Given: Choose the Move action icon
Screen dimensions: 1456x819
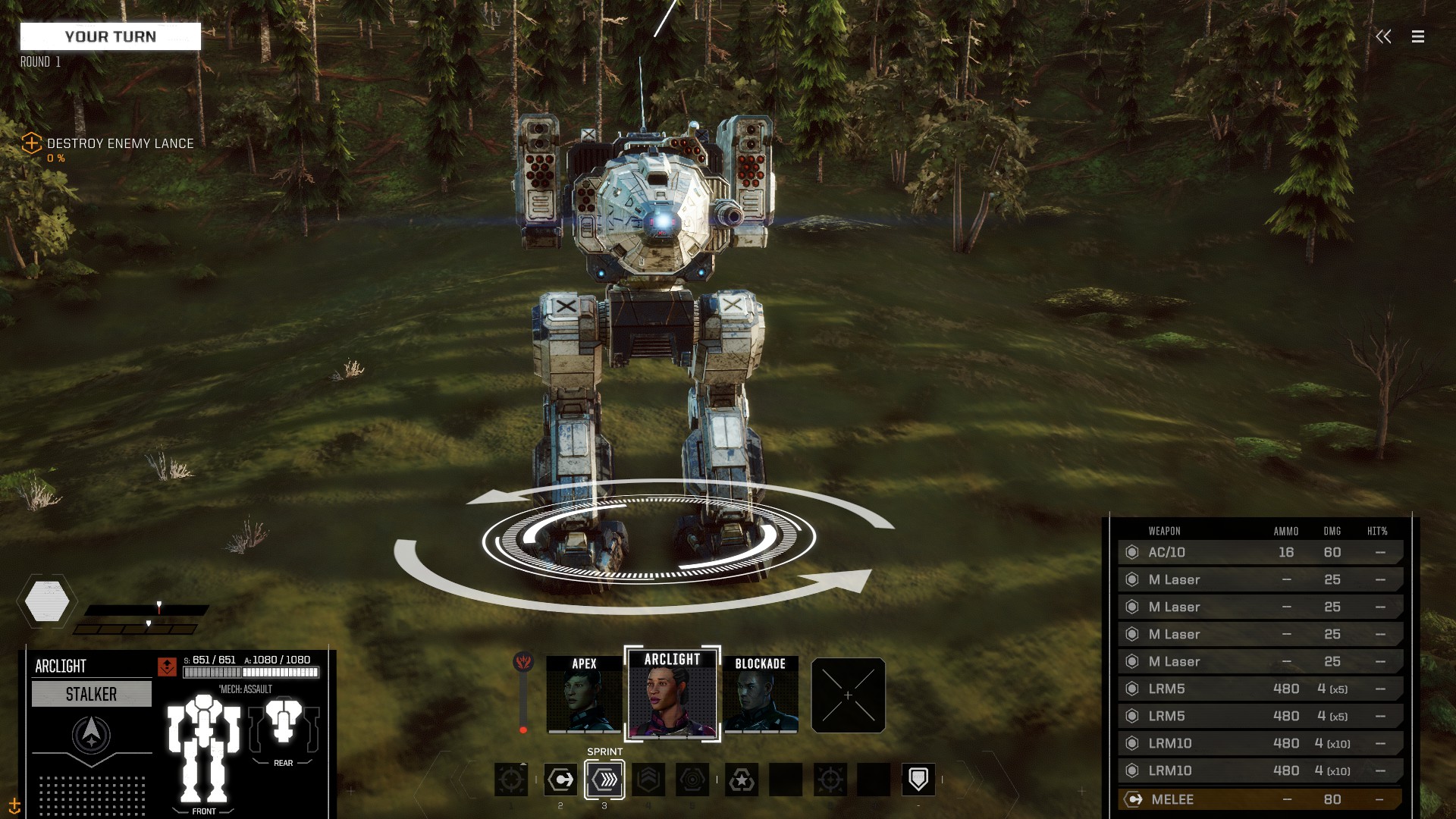Looking at the screenshot, I should 560,780.
